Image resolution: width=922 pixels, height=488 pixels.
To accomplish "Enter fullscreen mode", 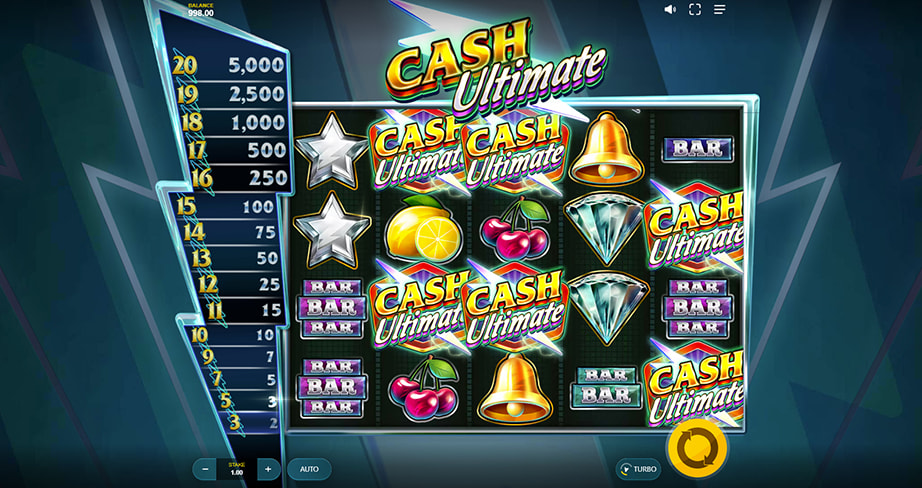I will tap(695, 10).
